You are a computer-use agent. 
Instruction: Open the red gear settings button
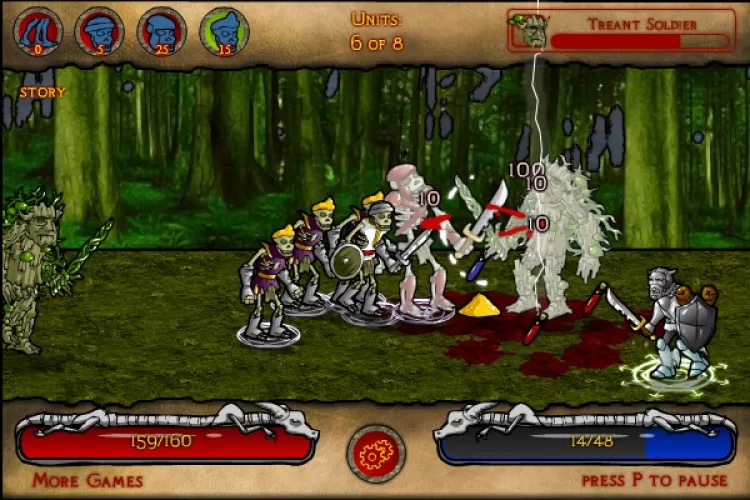375,453
